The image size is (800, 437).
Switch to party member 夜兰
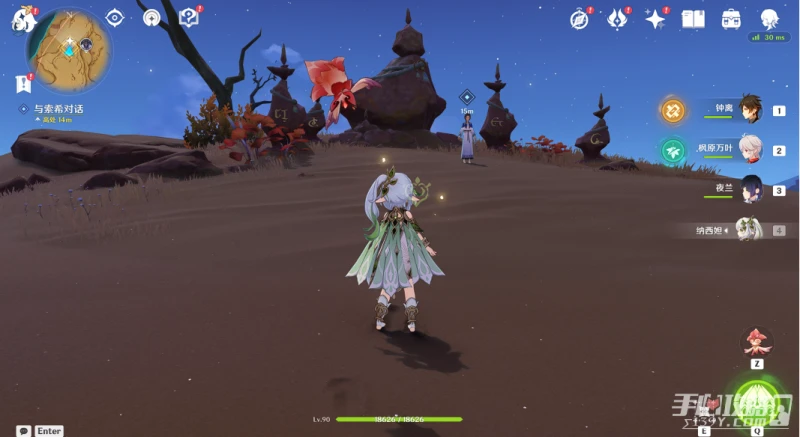pyautogui.click(x=750, y=189)
